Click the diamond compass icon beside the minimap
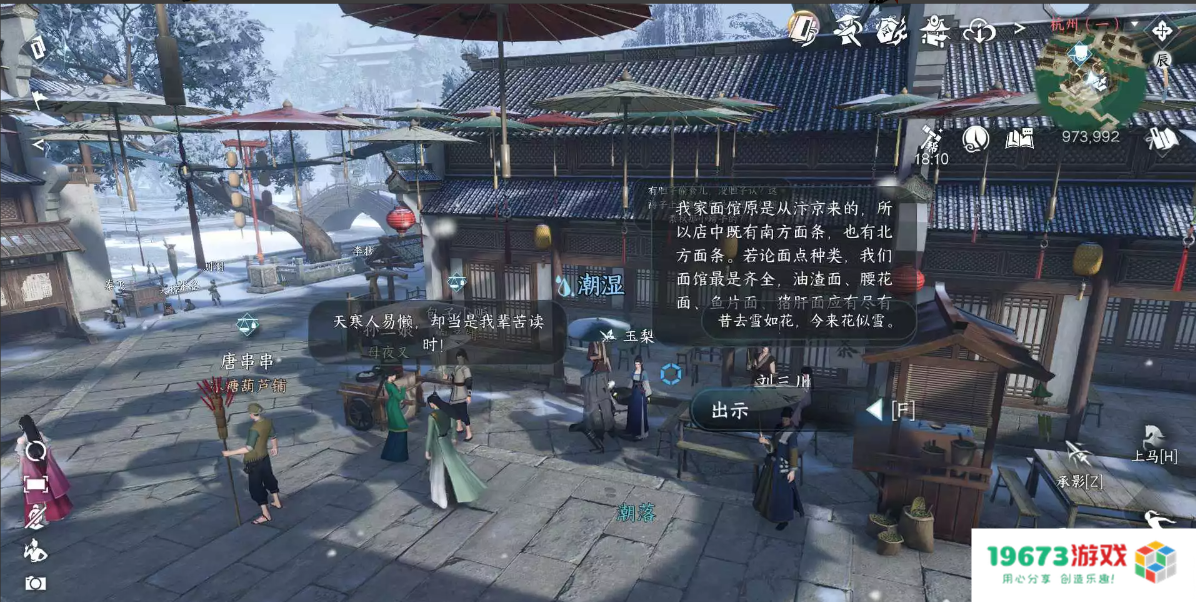 click(1161, 30)
